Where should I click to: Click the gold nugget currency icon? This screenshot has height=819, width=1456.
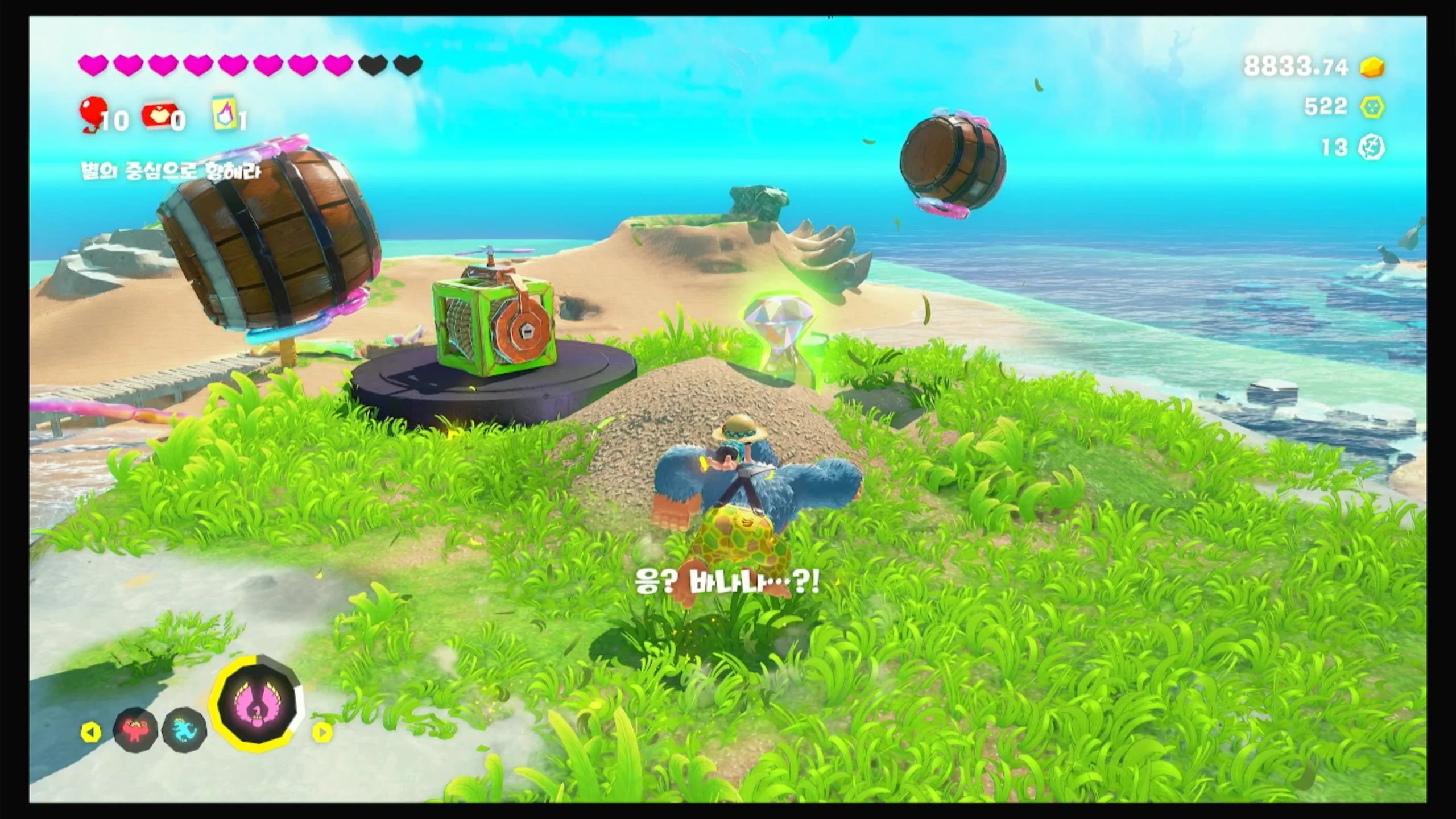click(1372, 83)
